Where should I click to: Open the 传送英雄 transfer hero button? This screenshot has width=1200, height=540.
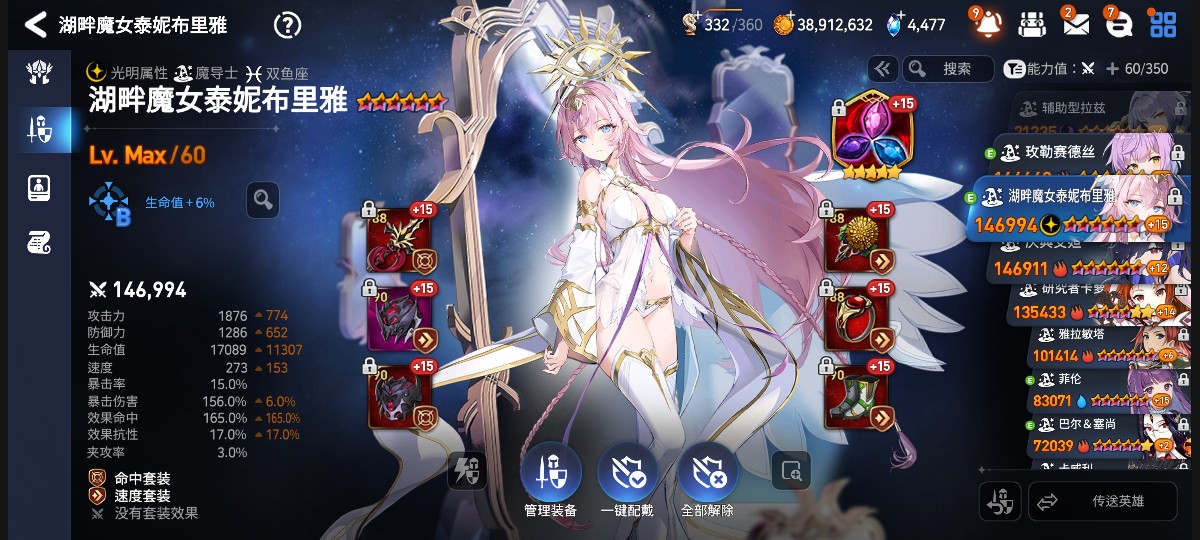point(1103,501)
